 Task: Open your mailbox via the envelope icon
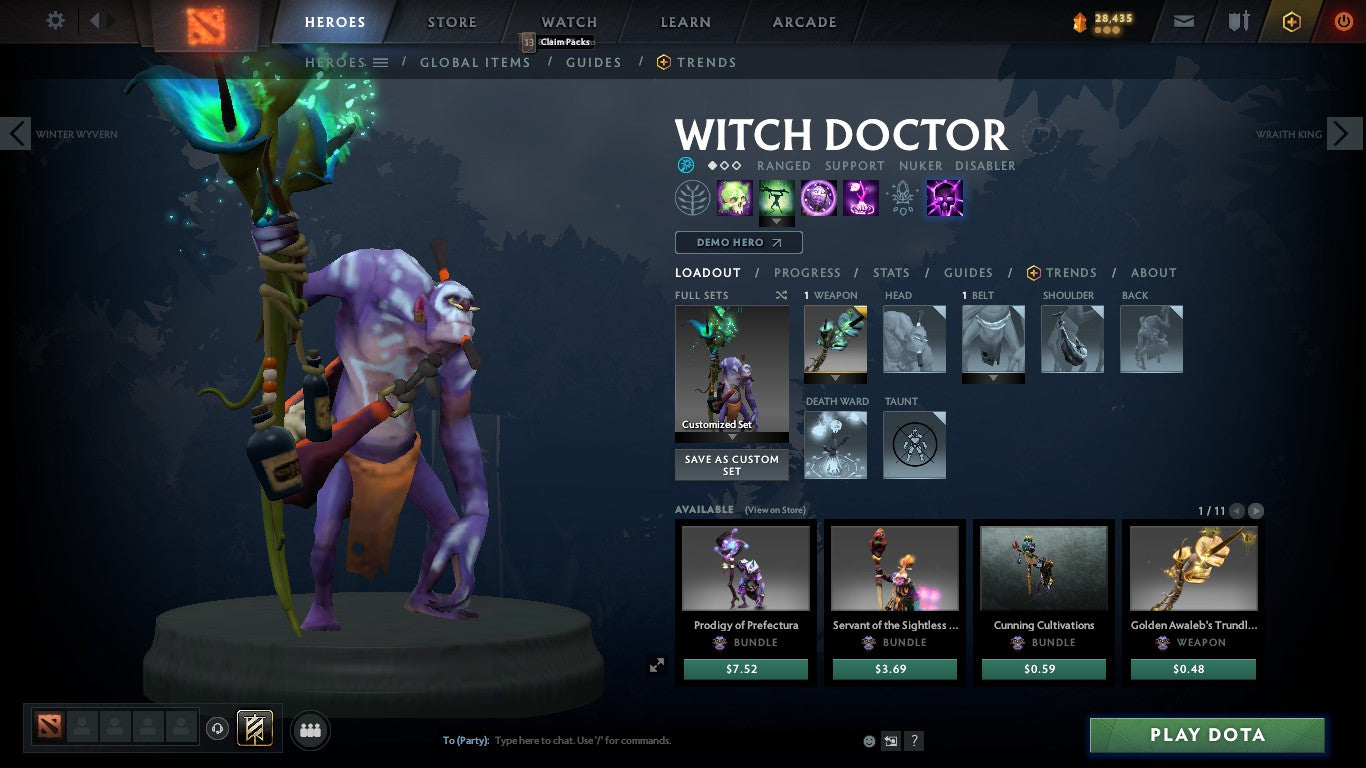coord(1183,20)
